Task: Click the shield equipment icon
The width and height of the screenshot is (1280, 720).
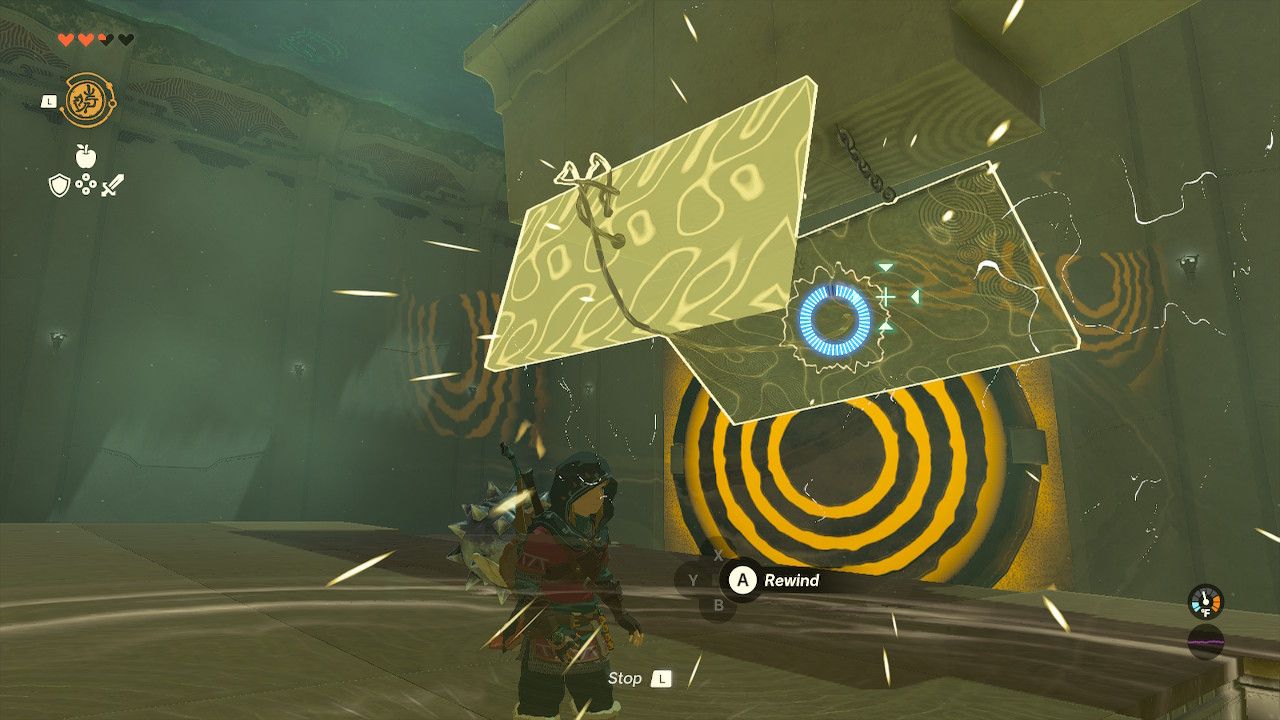Action: pos(59,186)
